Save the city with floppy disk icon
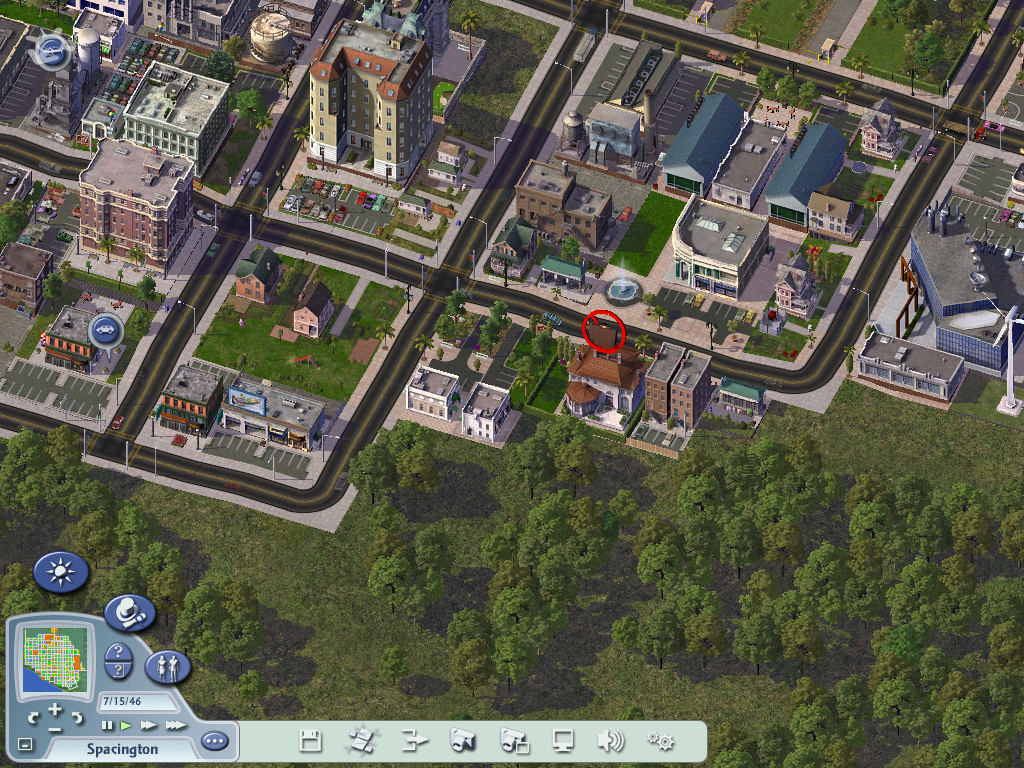The height and width of the screenshot is (768, 1024). coord(311,741)
